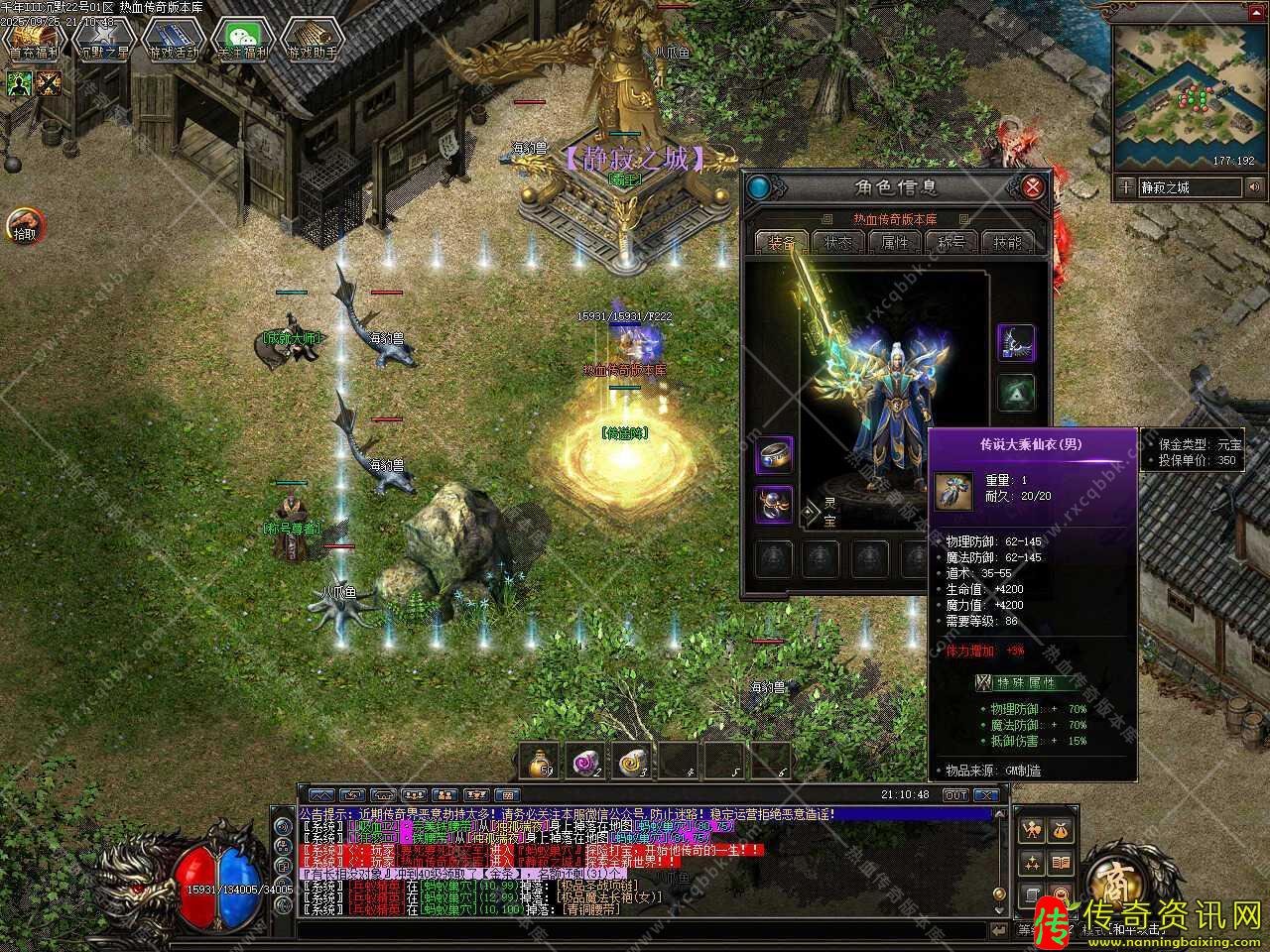Image resolution: width=1270 pixels, height=952 pixels.
Task: Open the 游戏助手 game assistant
Action: (312, 40)
